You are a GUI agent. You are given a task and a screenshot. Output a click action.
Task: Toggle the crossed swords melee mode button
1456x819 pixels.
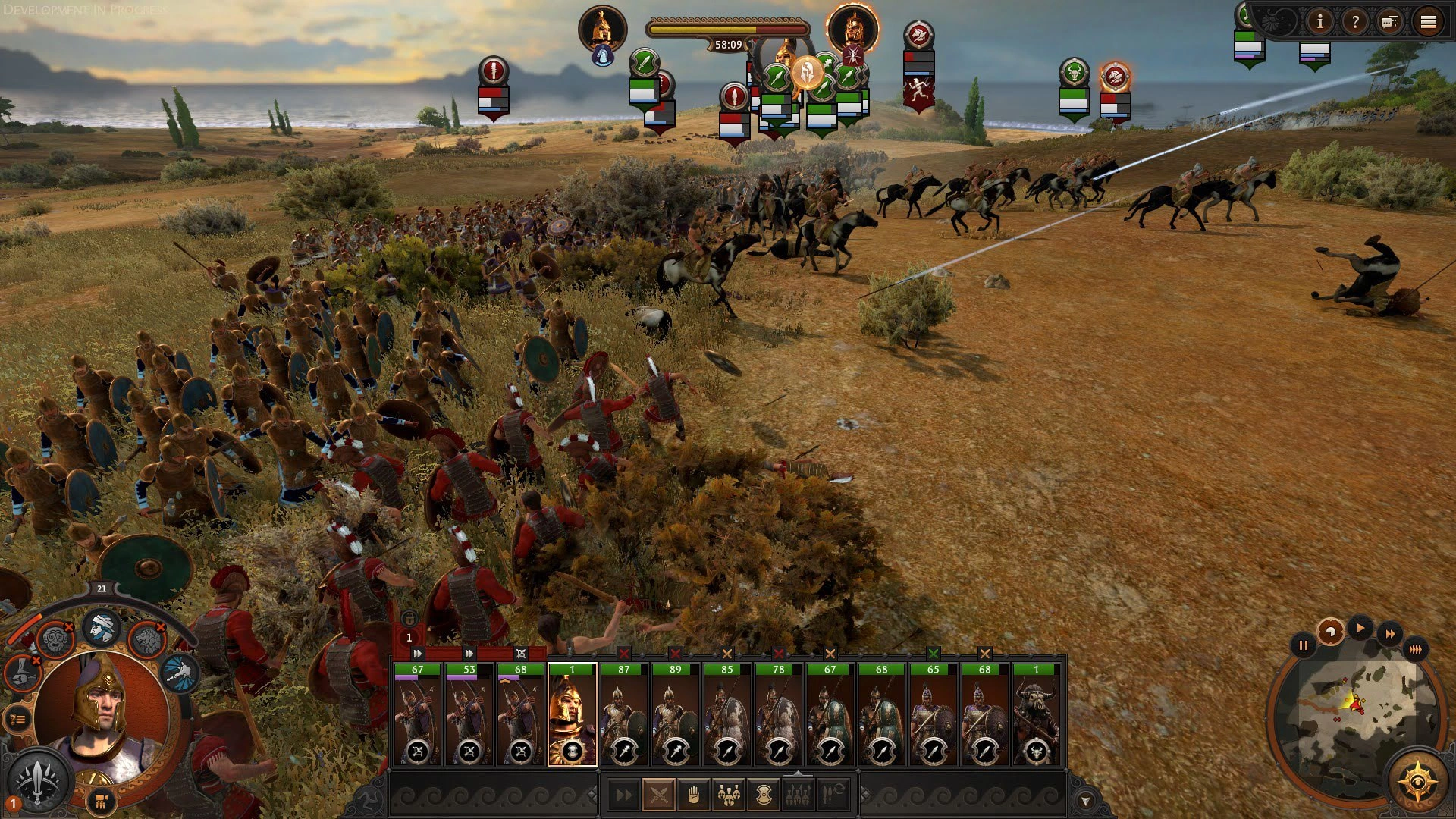coord(658,795)
